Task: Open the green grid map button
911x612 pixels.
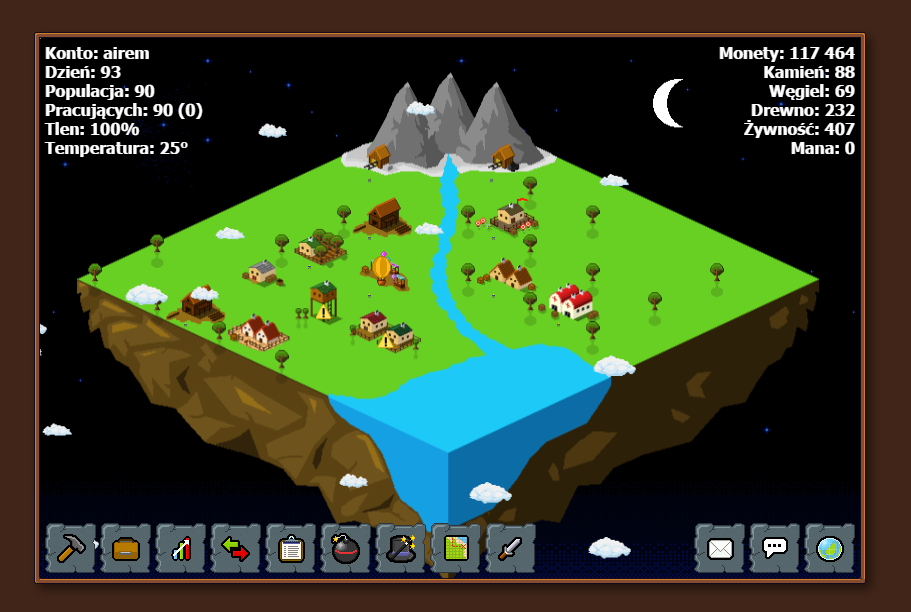Action: click(456, 549)
